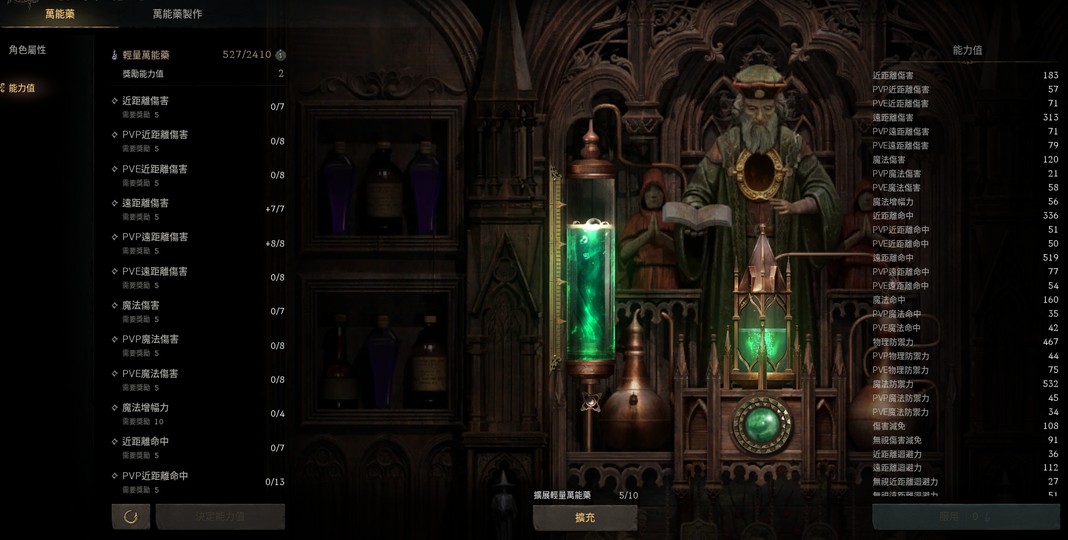This screenshot has height=540, width=1068.
Task: Select the 角色屬性 side menu entry
Action: tap(27, 50)
